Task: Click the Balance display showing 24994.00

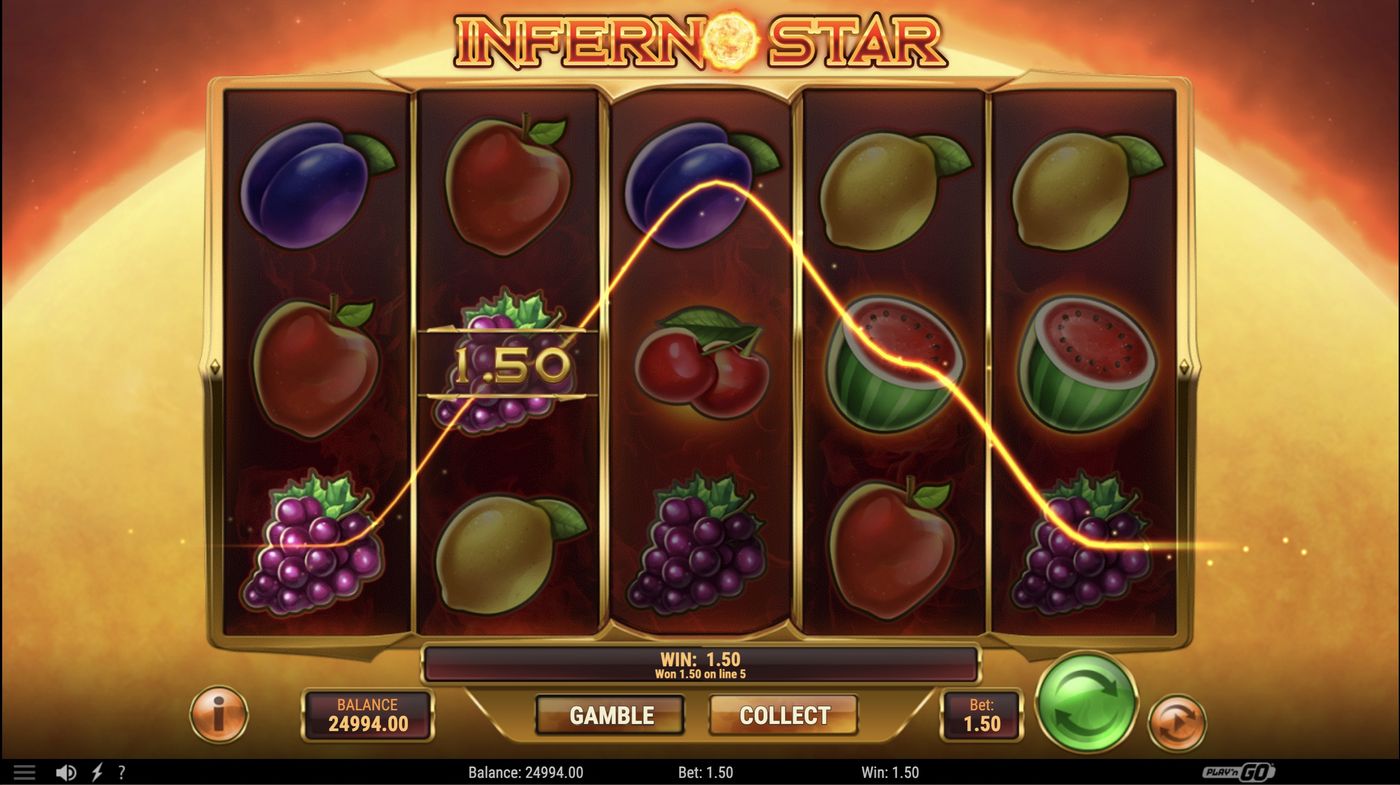Action: pyautogui.click(x=367, y=714)
